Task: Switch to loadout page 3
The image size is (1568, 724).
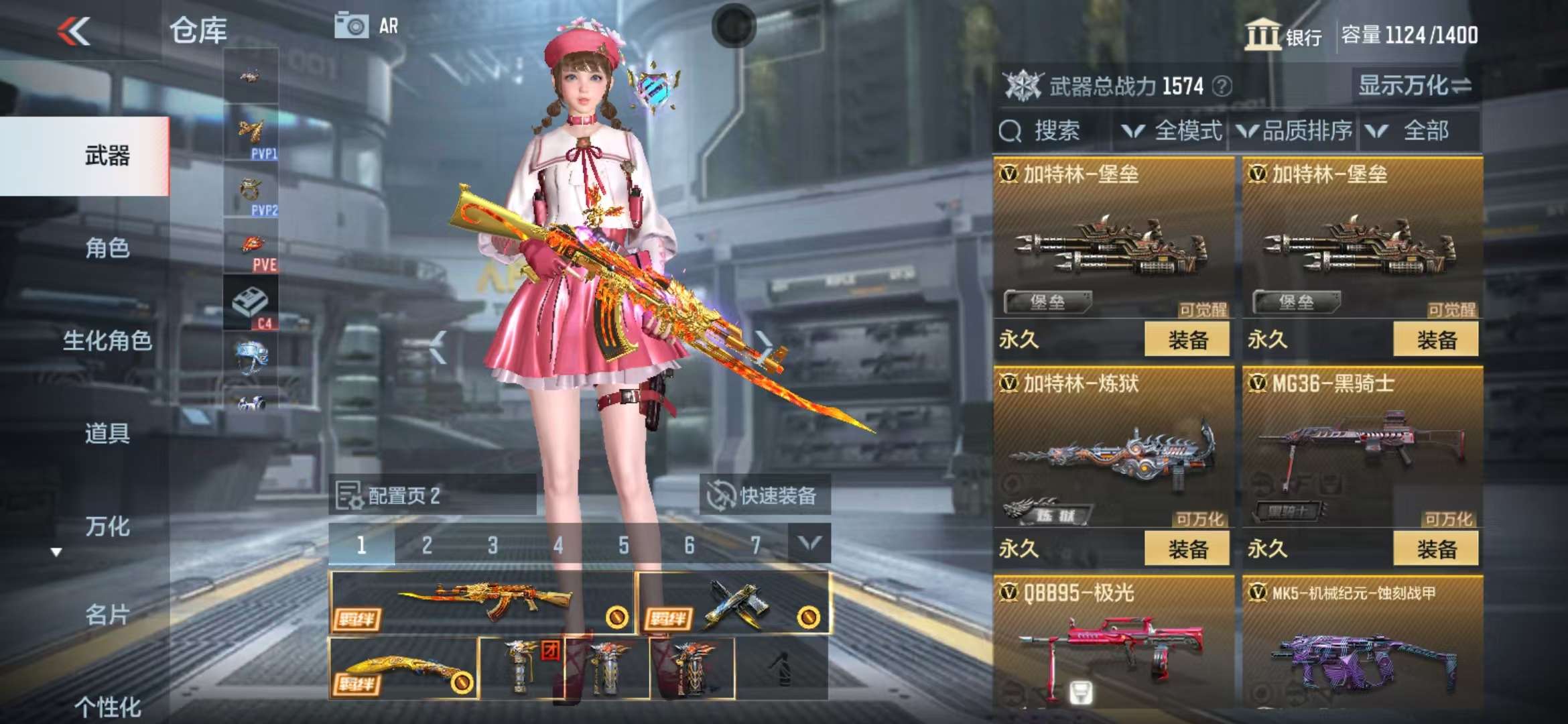Action: point(493,545)
